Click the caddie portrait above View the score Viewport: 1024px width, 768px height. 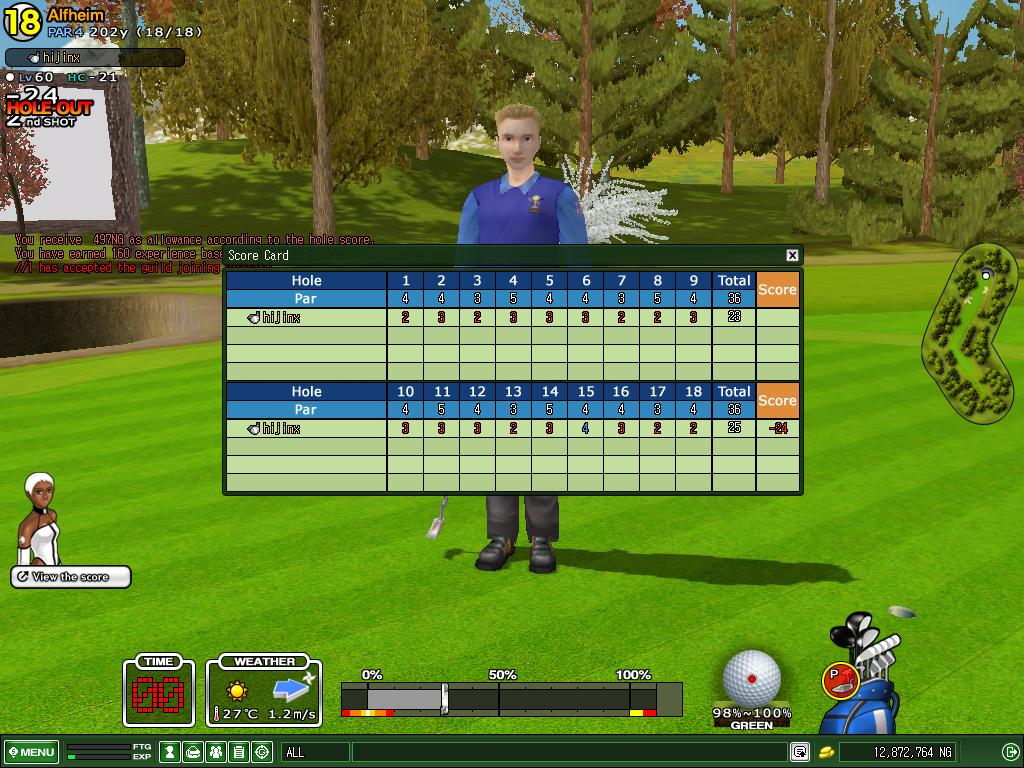click(x=40, y=518)
